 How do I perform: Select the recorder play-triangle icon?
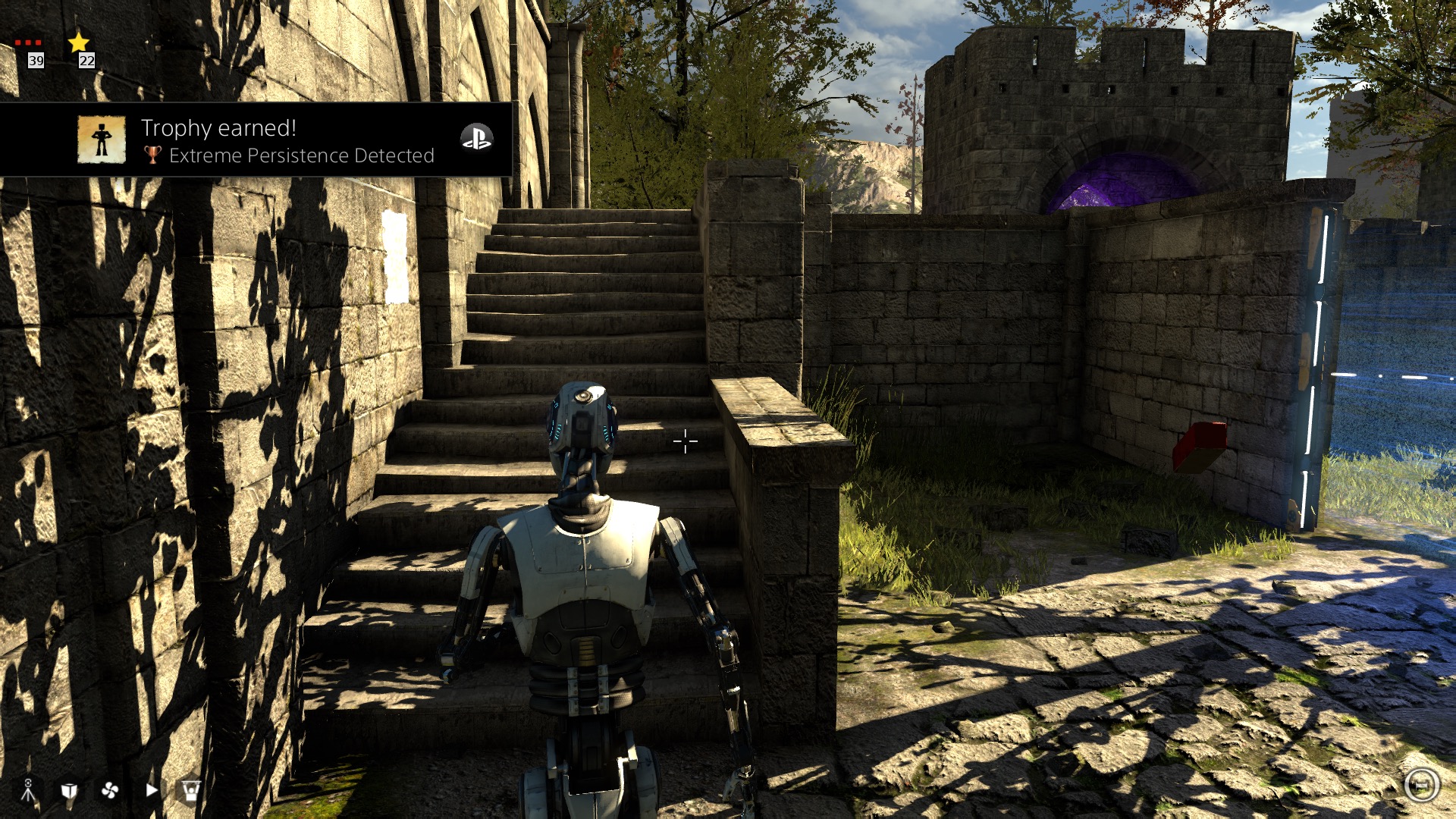point(152,790)
